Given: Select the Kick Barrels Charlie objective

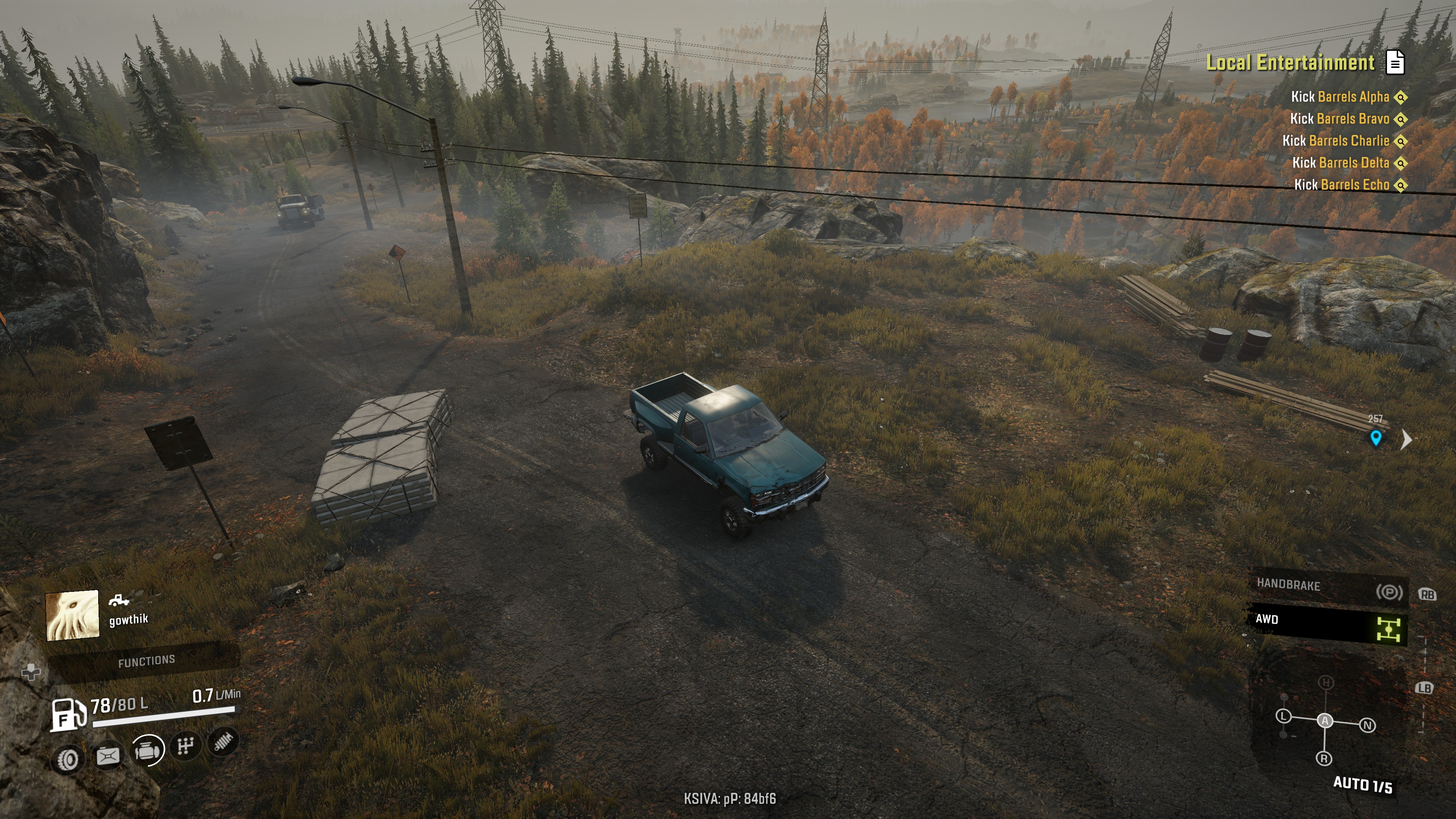Looking at the screenshot, I should click(x=1335, y=141).
